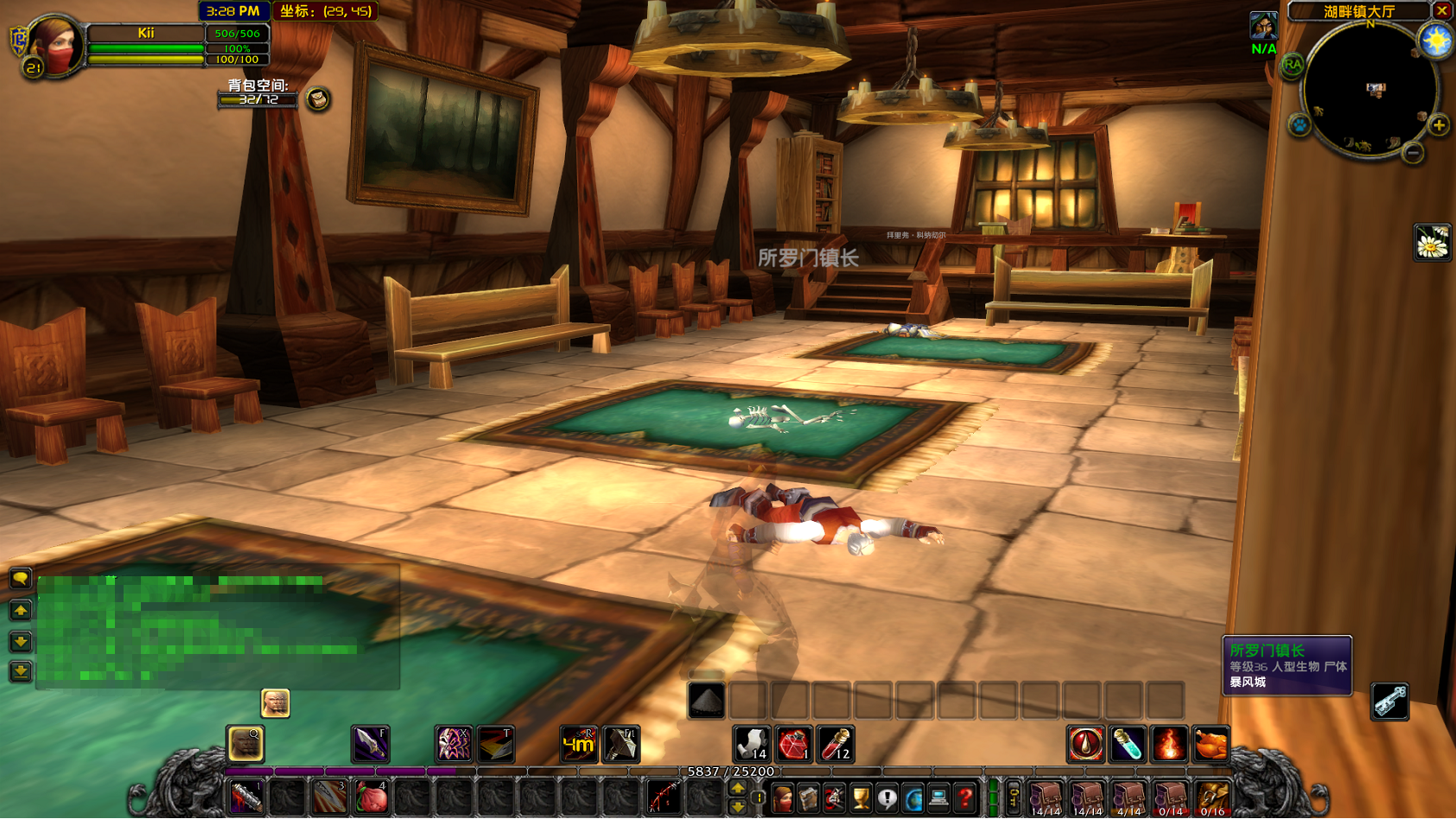Toggle the blue paw tracking button
This screenshot has height=819, width=1456.
pos(1300,125)
